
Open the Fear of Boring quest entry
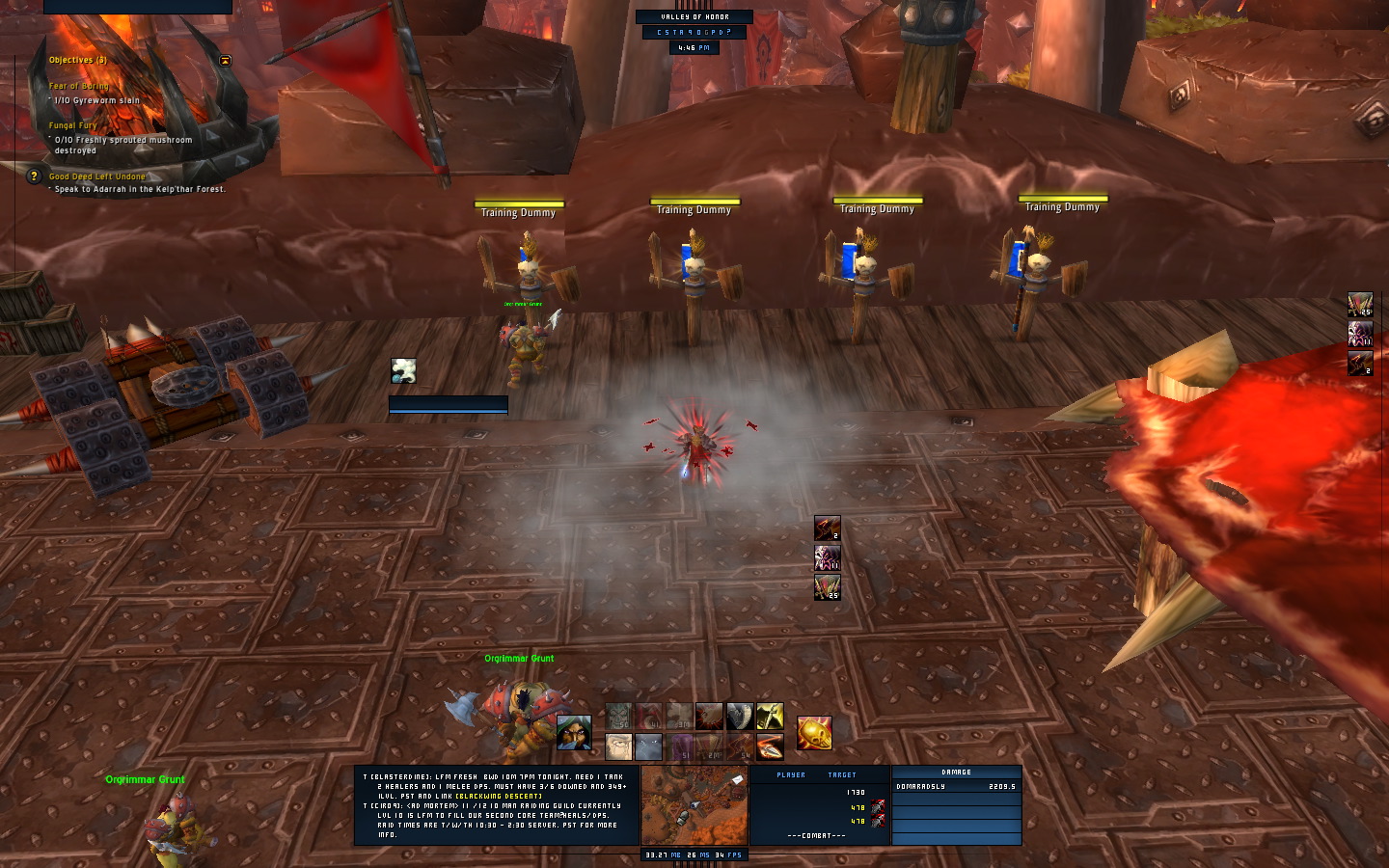79,86
